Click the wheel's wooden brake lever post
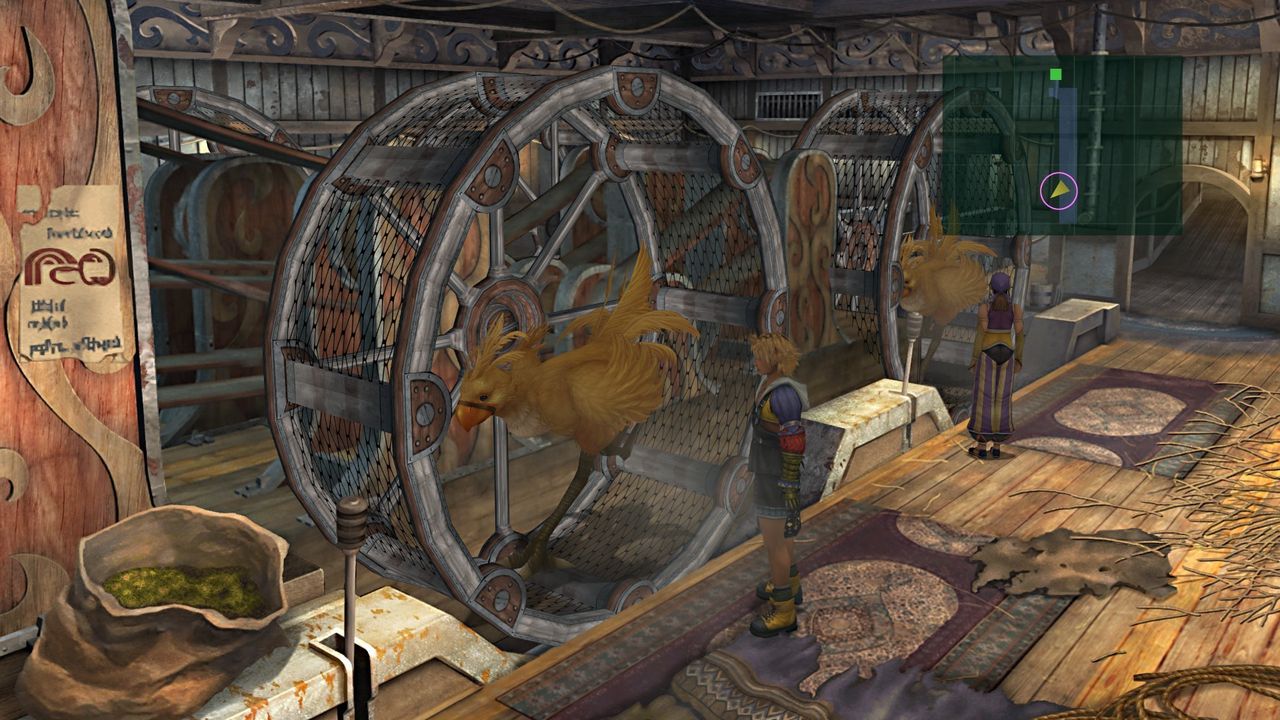Viewport: 1280px width, 720px height. pyautogui.click(x=352, y=540)
